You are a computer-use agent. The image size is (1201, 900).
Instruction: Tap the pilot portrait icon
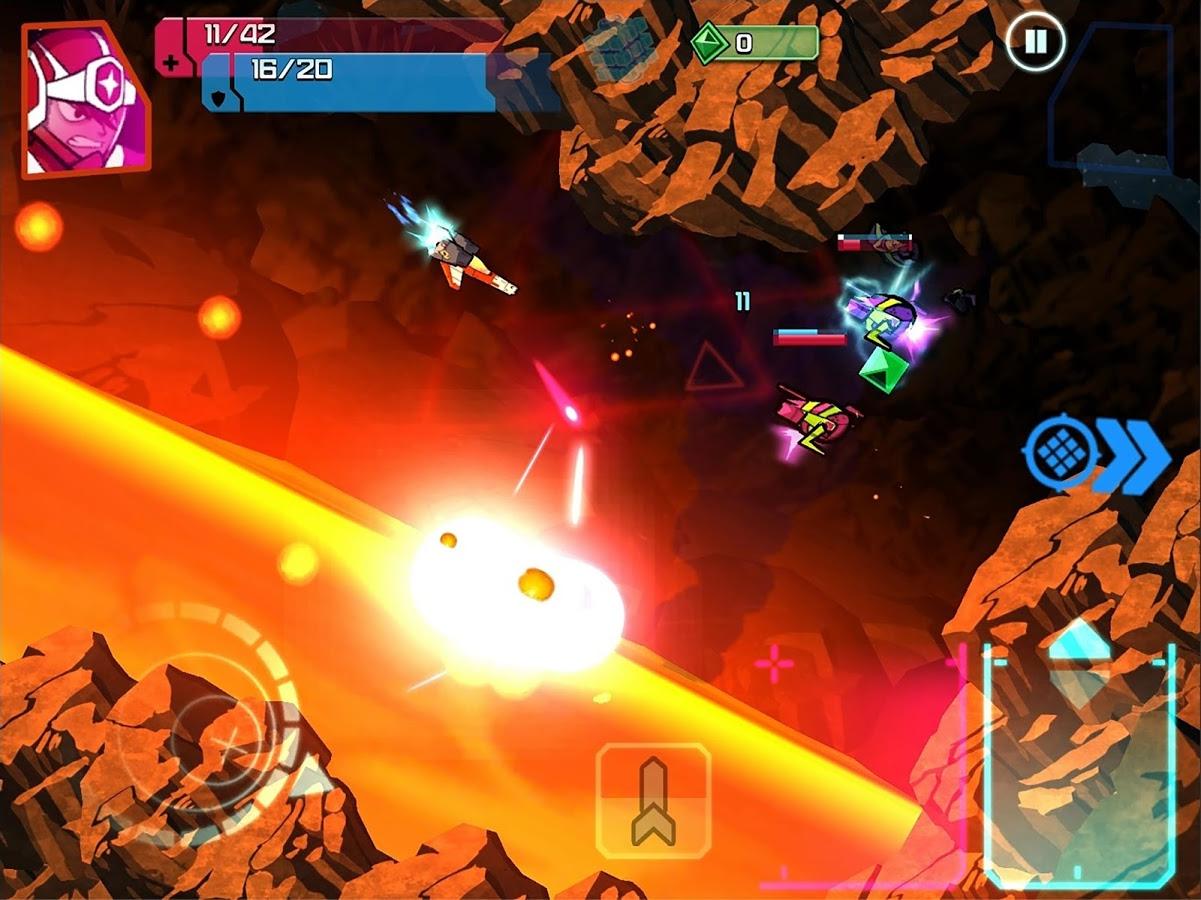84,100
